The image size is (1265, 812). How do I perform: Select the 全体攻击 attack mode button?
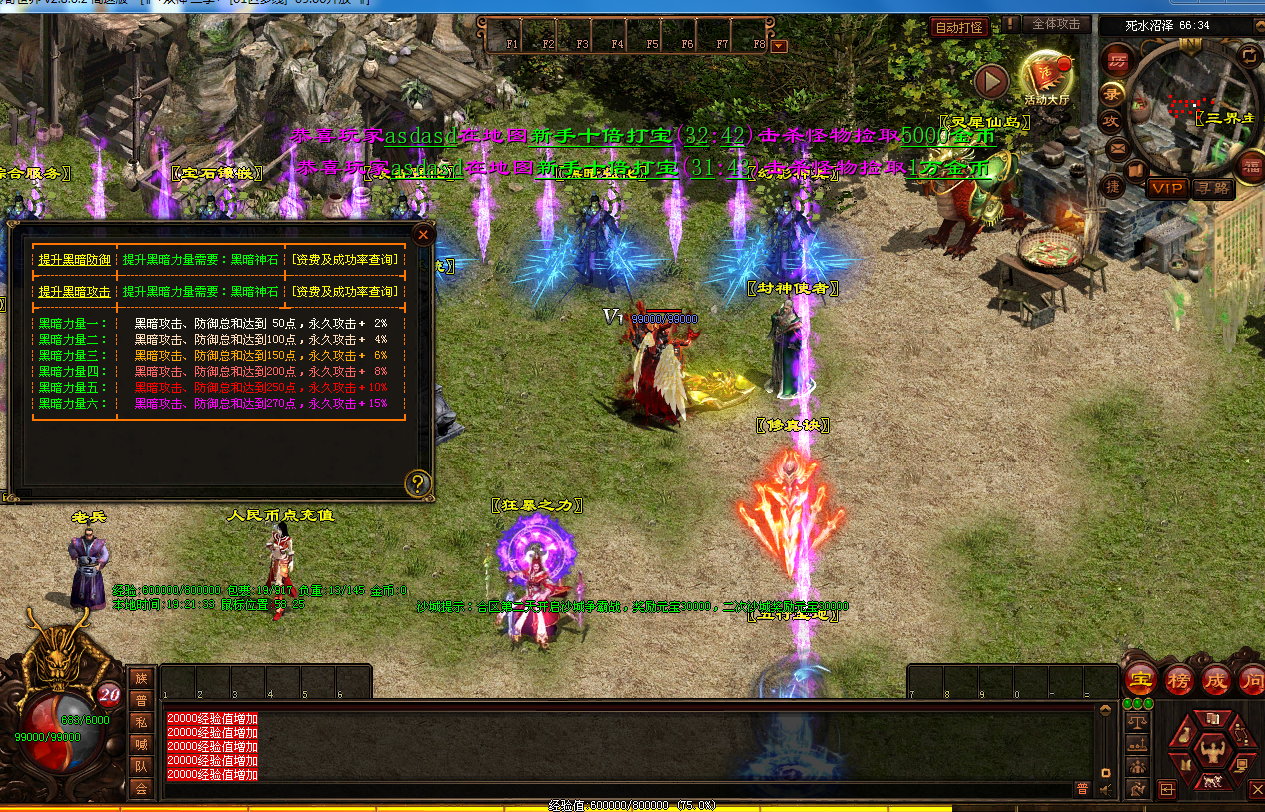click(x=1056, y=24)
